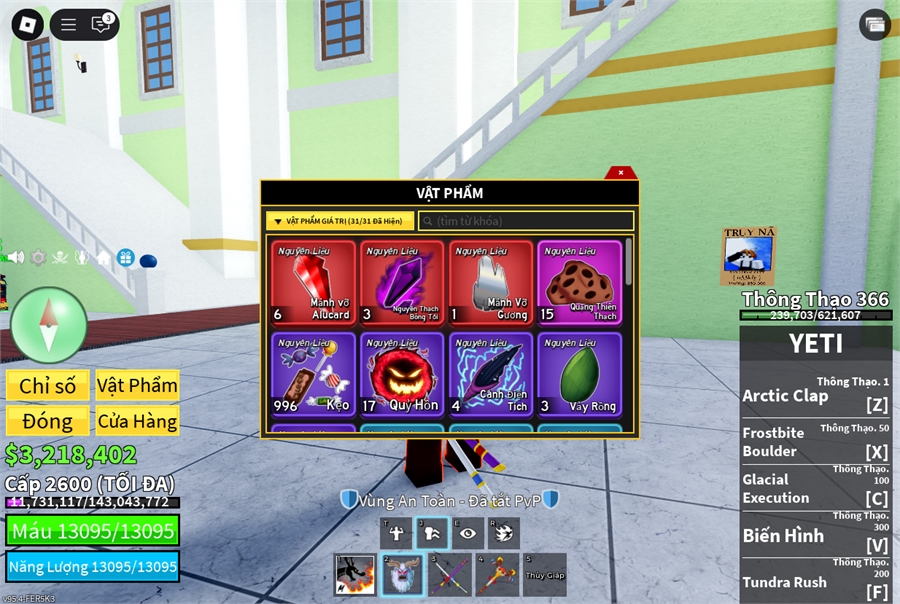Click the Đóng button
This screenshot has width=900, height=604.
pyautogui.click(x=48, y=421)
